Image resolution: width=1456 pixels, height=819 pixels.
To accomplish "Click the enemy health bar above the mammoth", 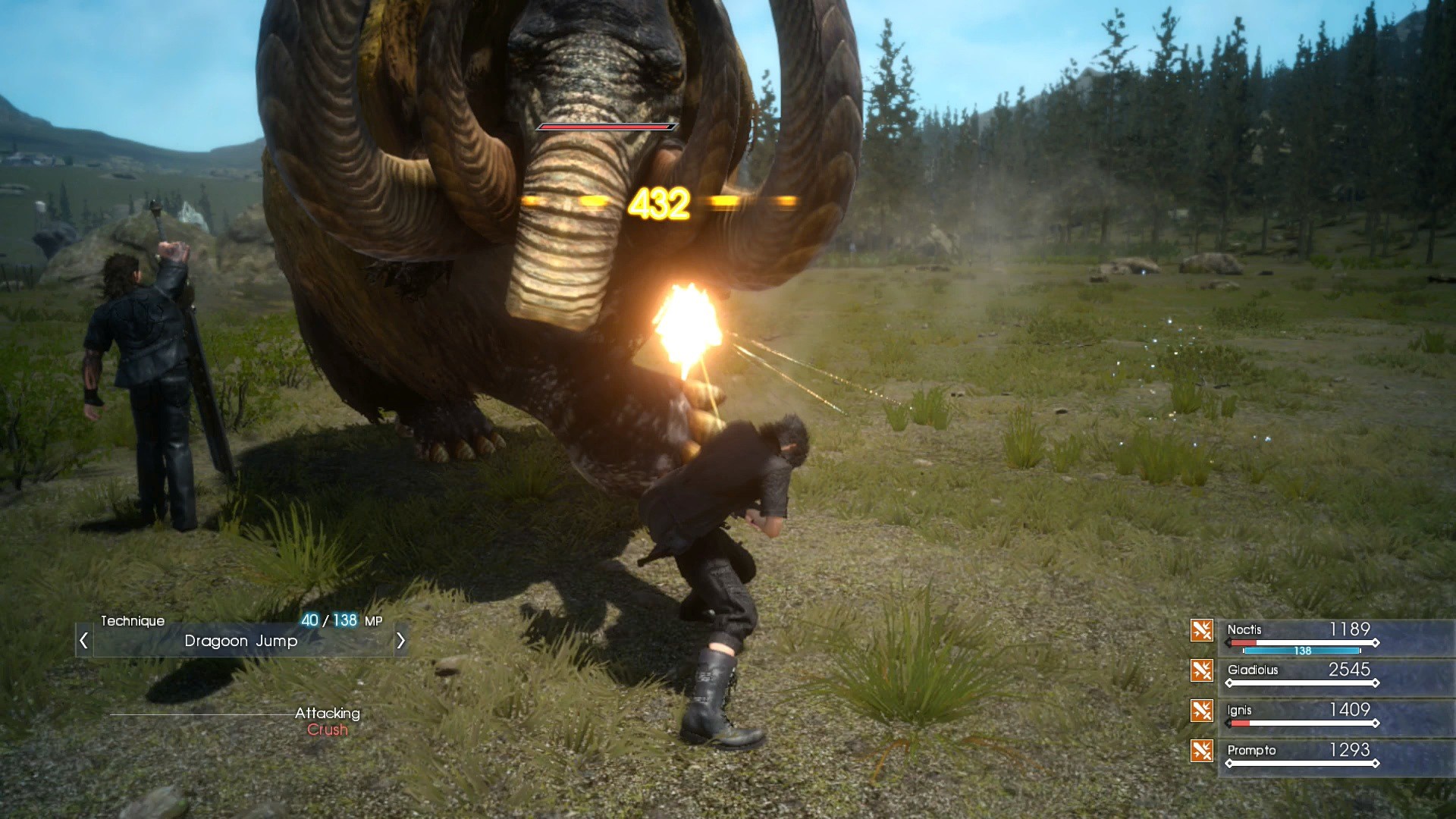I will [605, 127].
